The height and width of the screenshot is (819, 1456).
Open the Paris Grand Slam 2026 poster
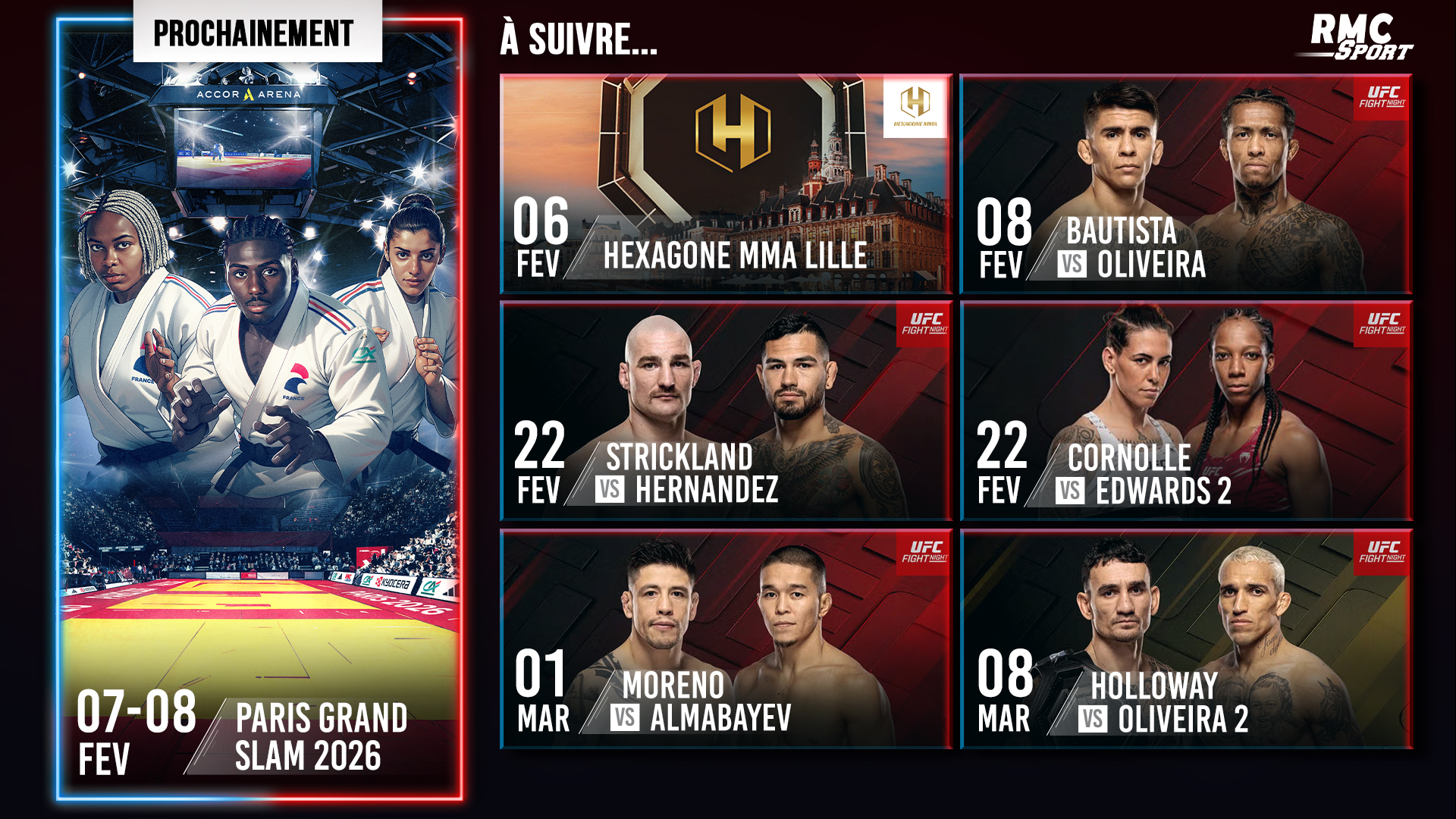click(259, 409)
